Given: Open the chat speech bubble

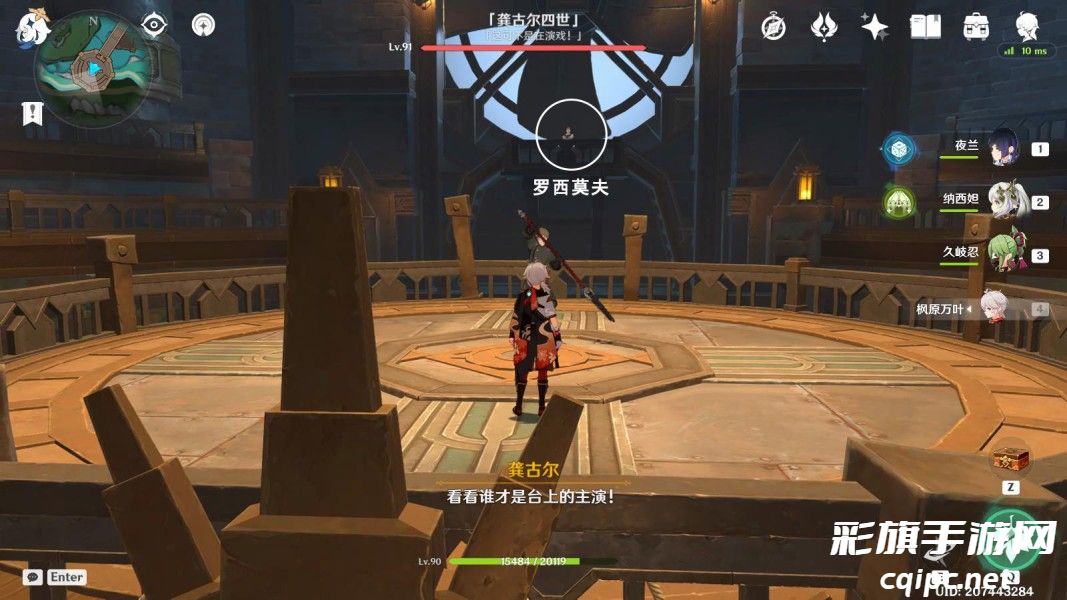Looking at the screenshot, I should point(33,577).
